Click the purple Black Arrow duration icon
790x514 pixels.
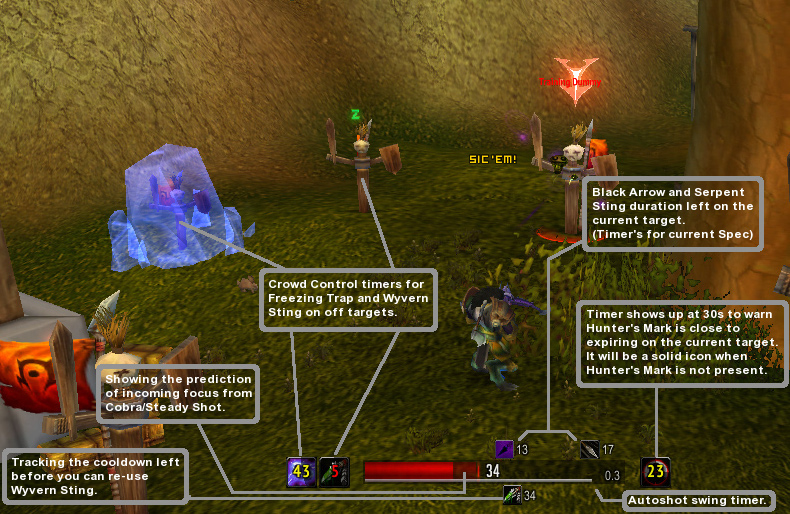pos(505,450)
